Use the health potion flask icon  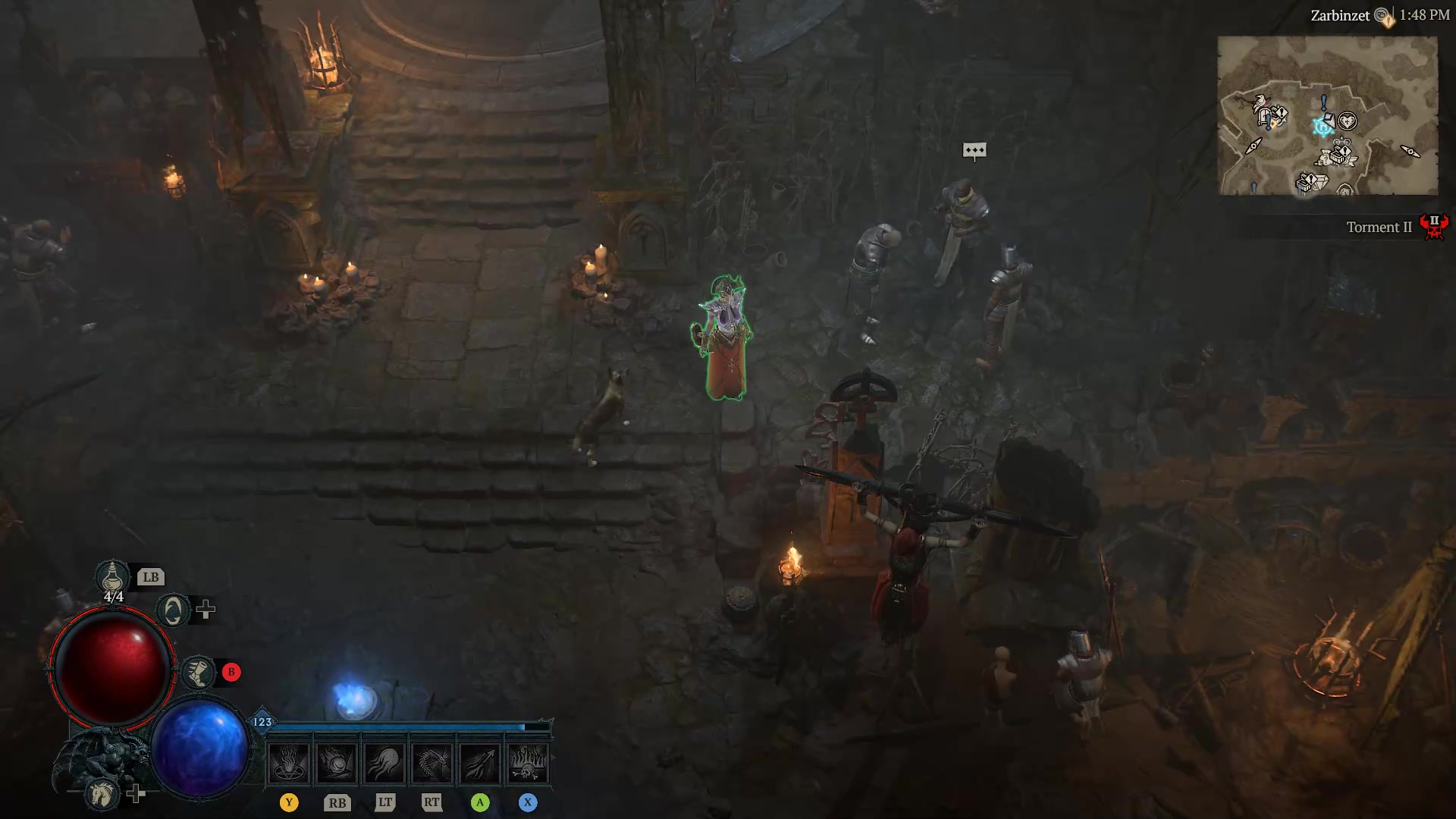pyautogui.click(x=111, y=578)
